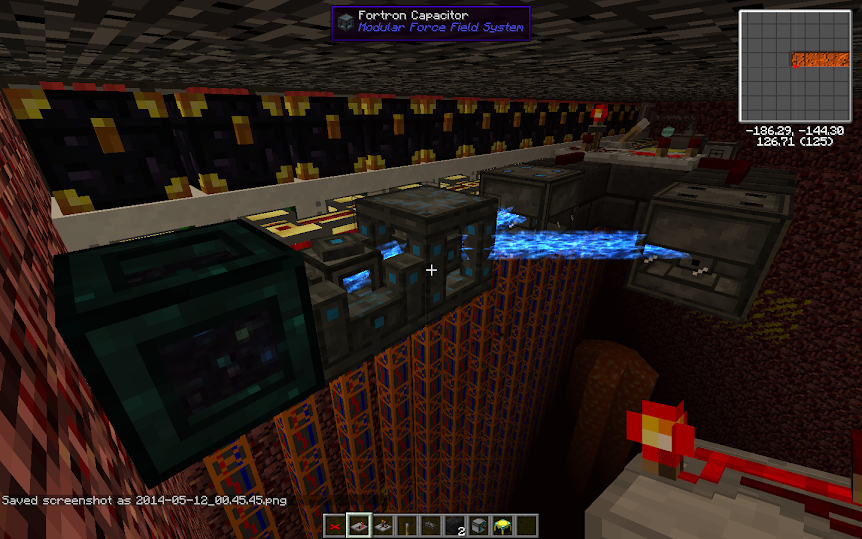Pick the stick-shaped item in the hotbar

(x=408, y=526)
